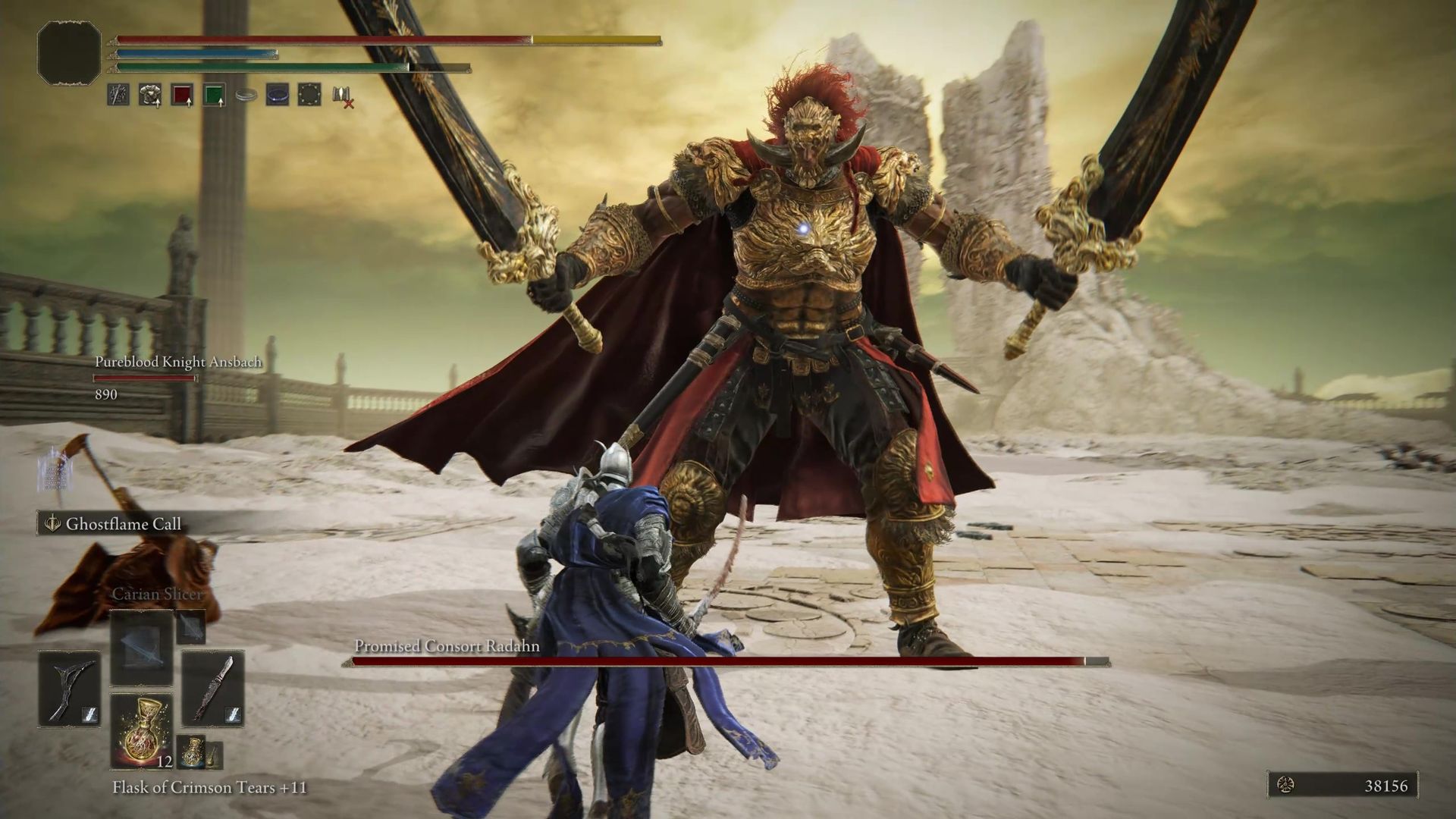This screenshot has width=1456, height=819.
Task: Click Promised Consort Radahn's boss health bar
Action: (x=720, y=661)
